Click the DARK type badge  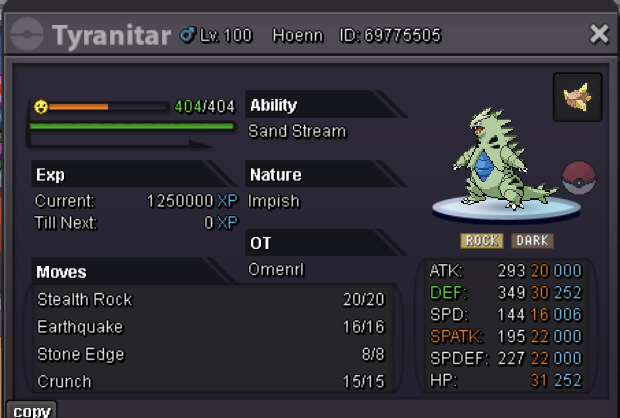[x=532, y=241]
